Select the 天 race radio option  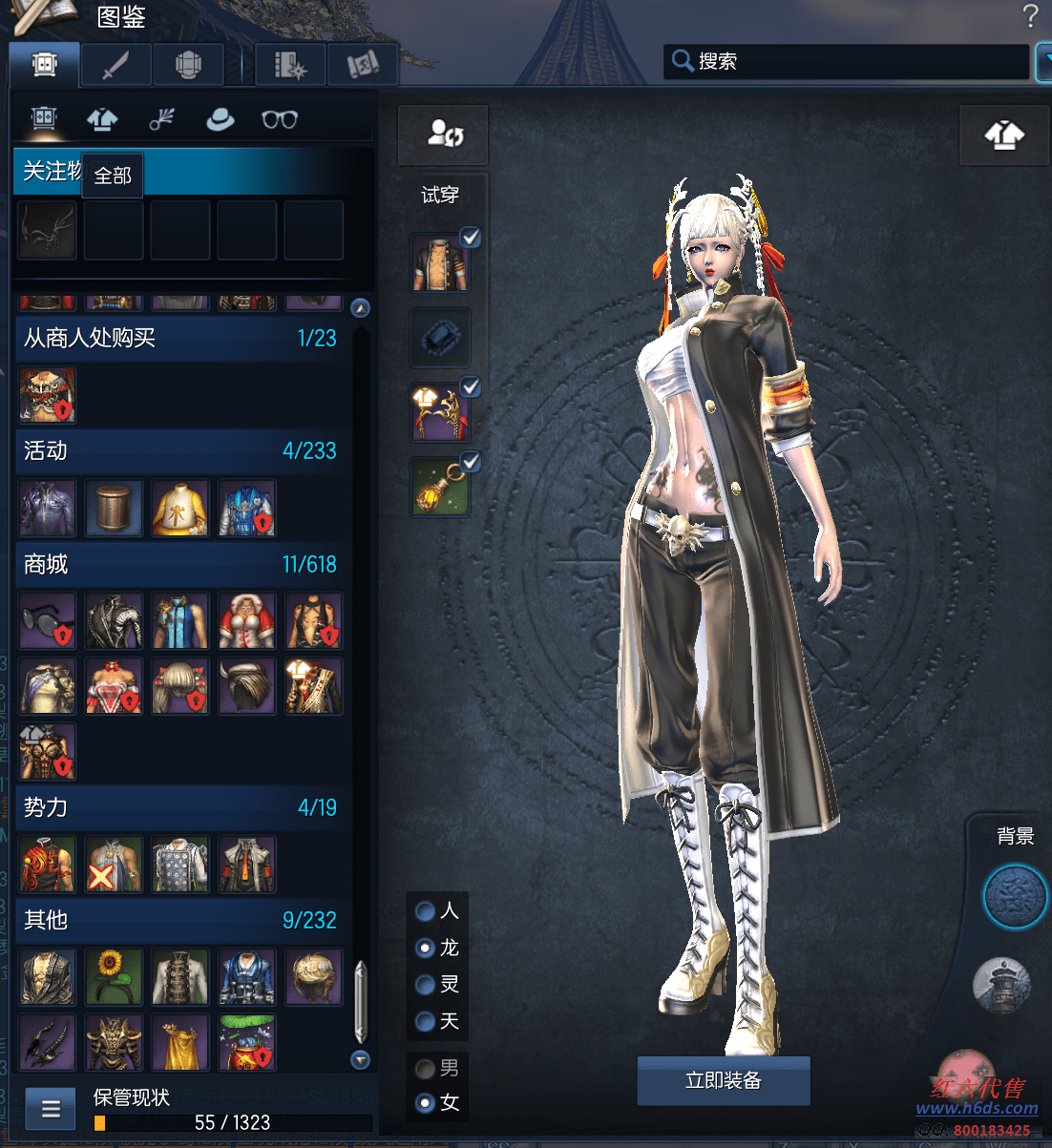click(x=426, y=1022)
